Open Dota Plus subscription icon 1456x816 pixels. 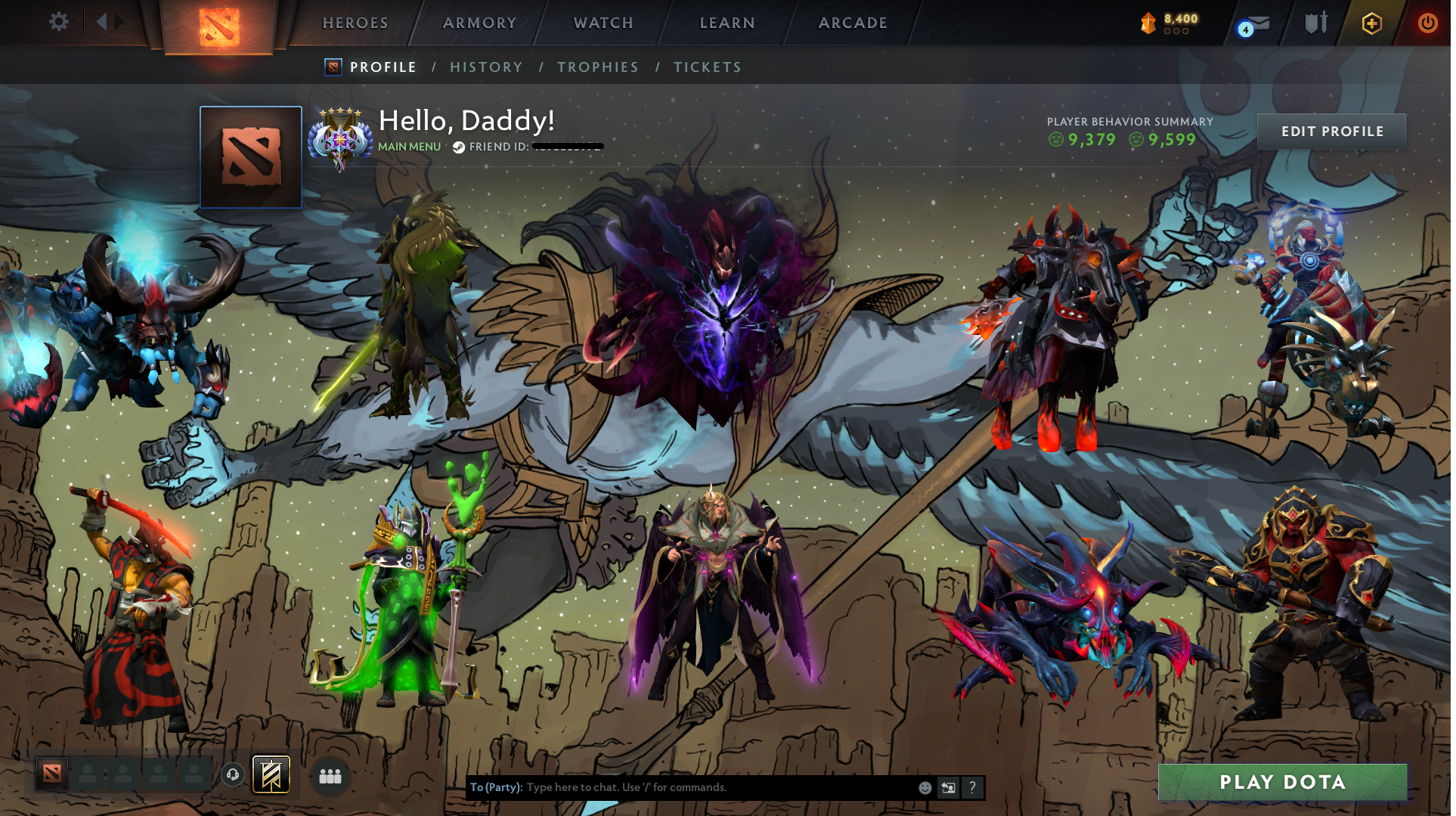[1372, 23]
